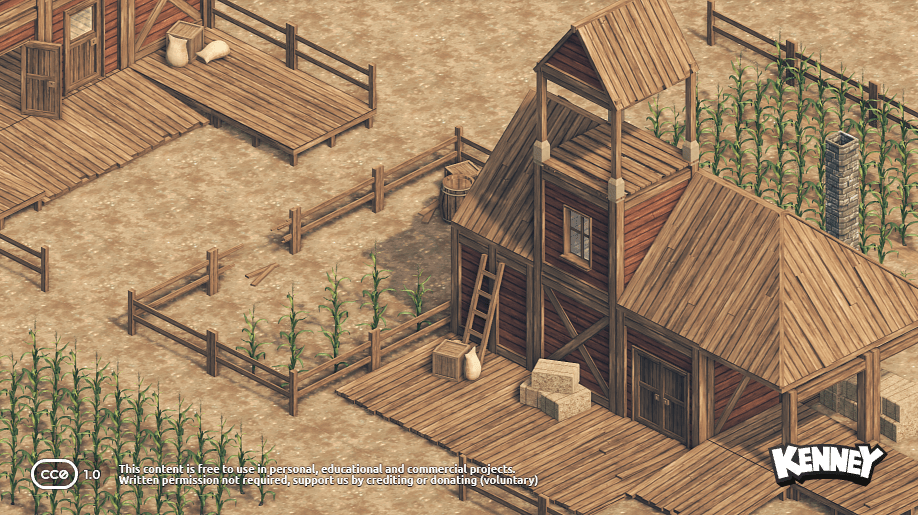Click the CC0 license badge

(x=54, y=473)
